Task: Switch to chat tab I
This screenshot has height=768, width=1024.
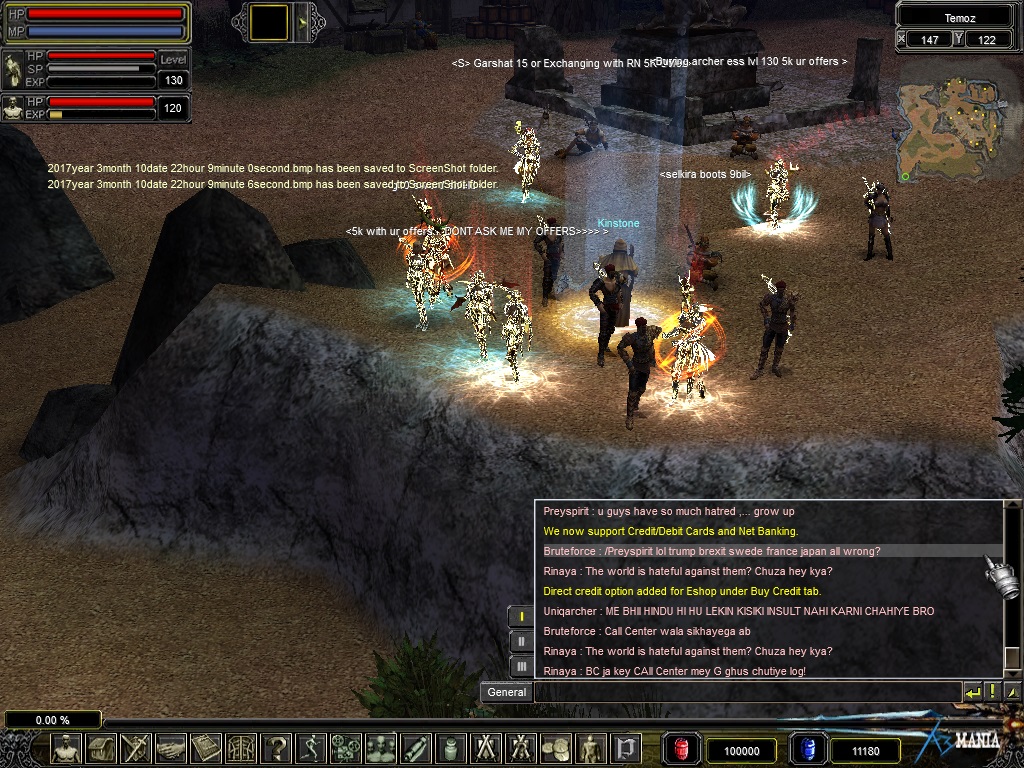Action: click(x=521, y=616)
